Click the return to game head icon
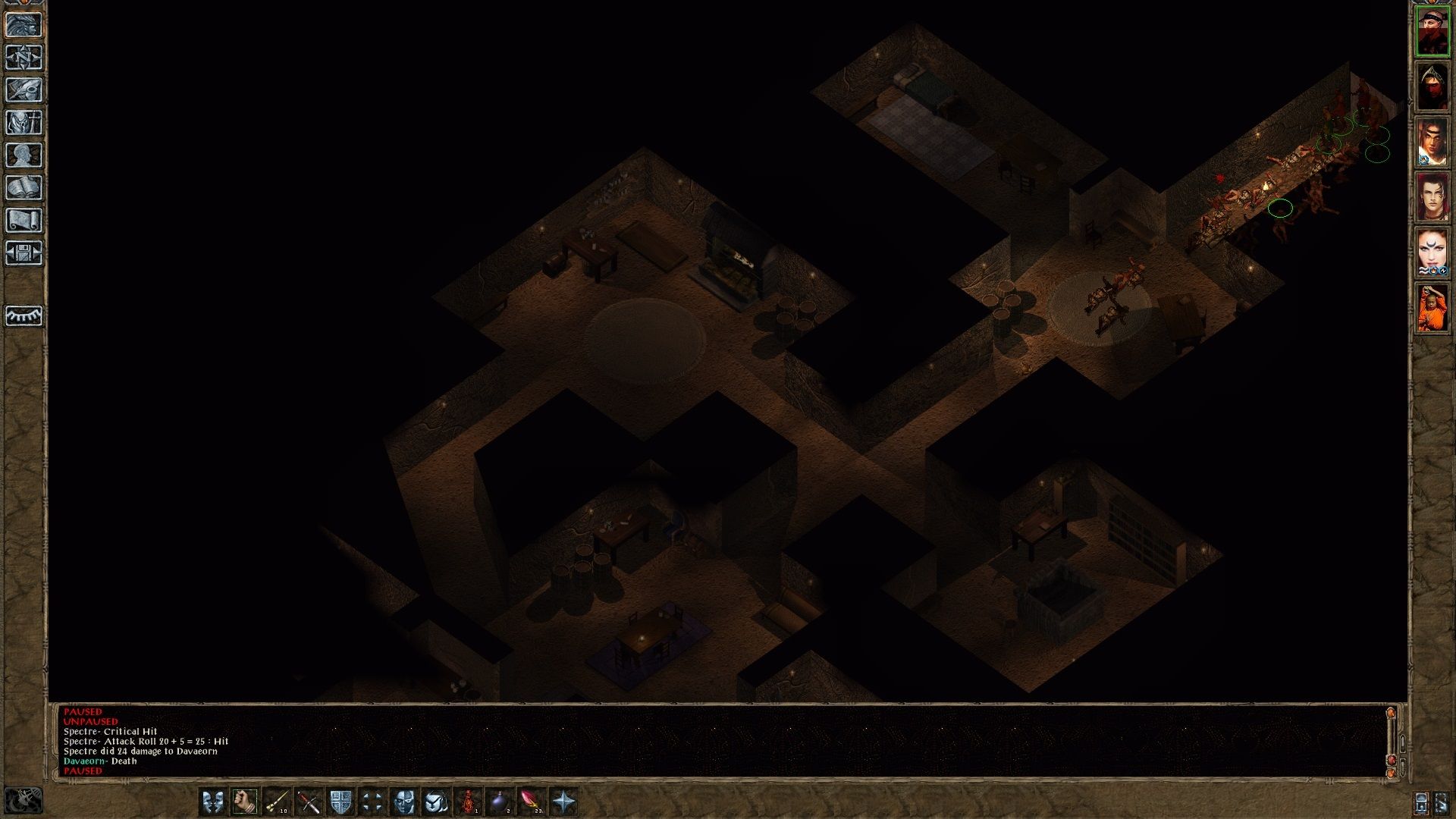 tap(24, 25)
